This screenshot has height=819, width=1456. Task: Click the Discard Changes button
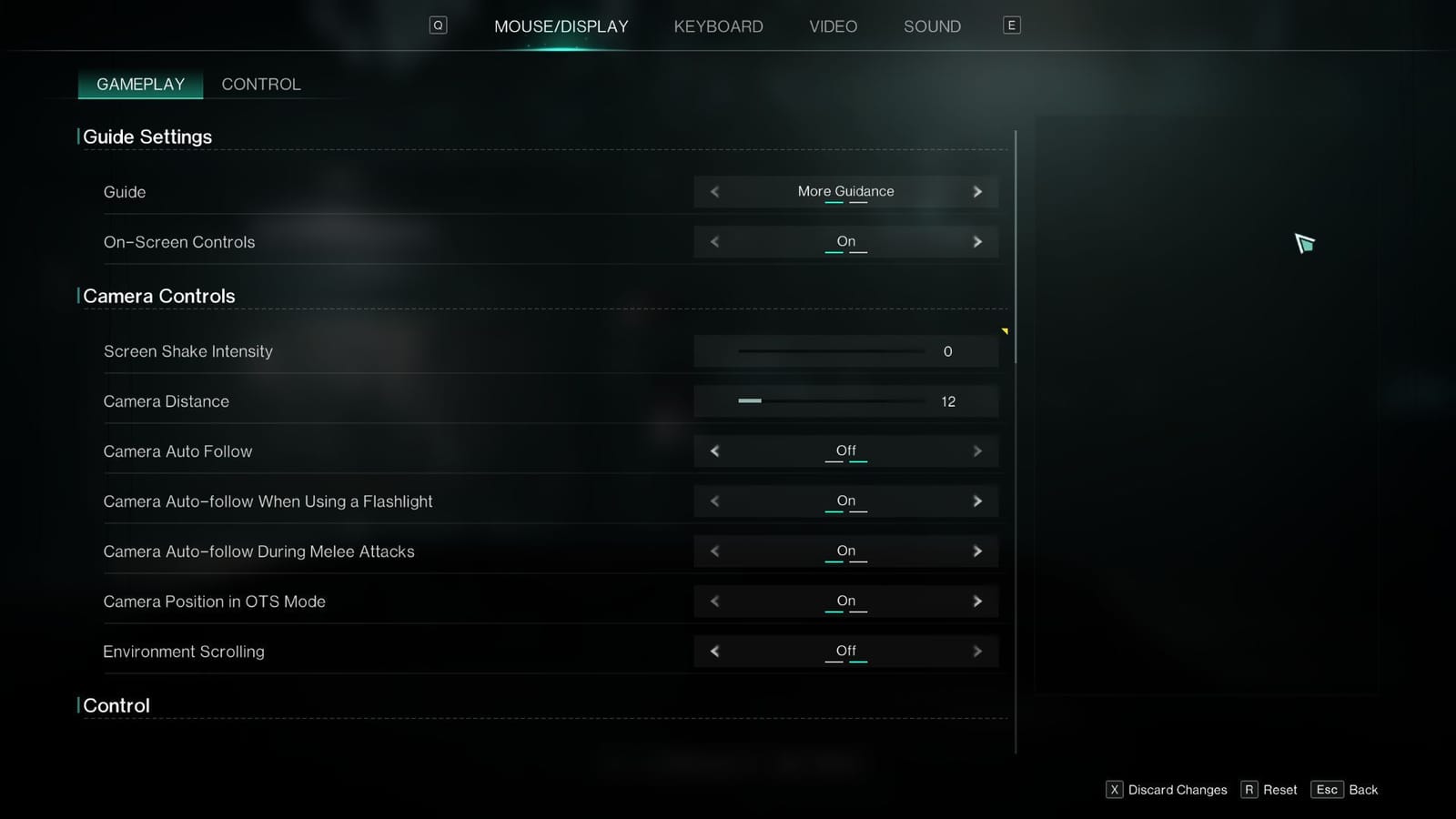(x=1178, y=790)
